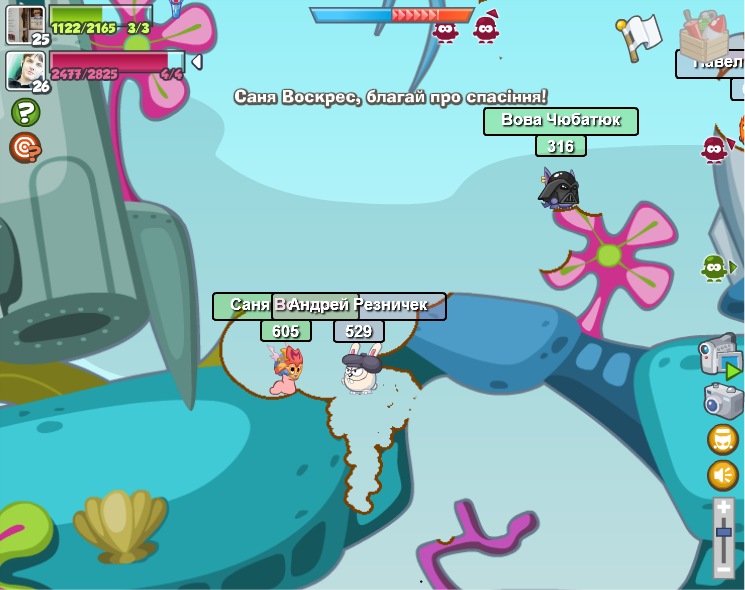Image resolution: width=745 pixels, height=590 pixels.
Task: Zoom in with the plus button
Action: pos(724,509)
